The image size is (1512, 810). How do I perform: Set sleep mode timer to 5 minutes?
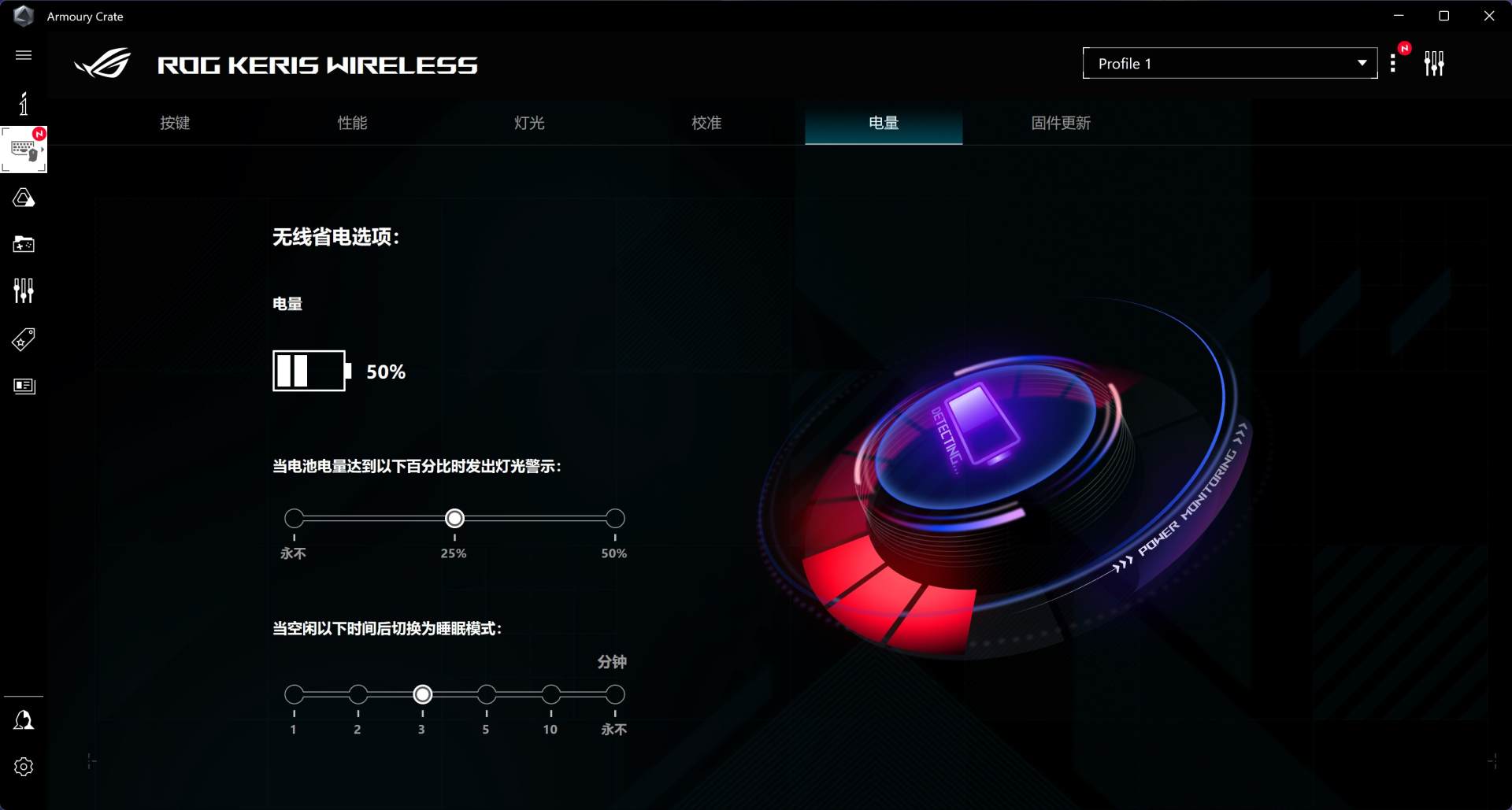click(487, 695)
